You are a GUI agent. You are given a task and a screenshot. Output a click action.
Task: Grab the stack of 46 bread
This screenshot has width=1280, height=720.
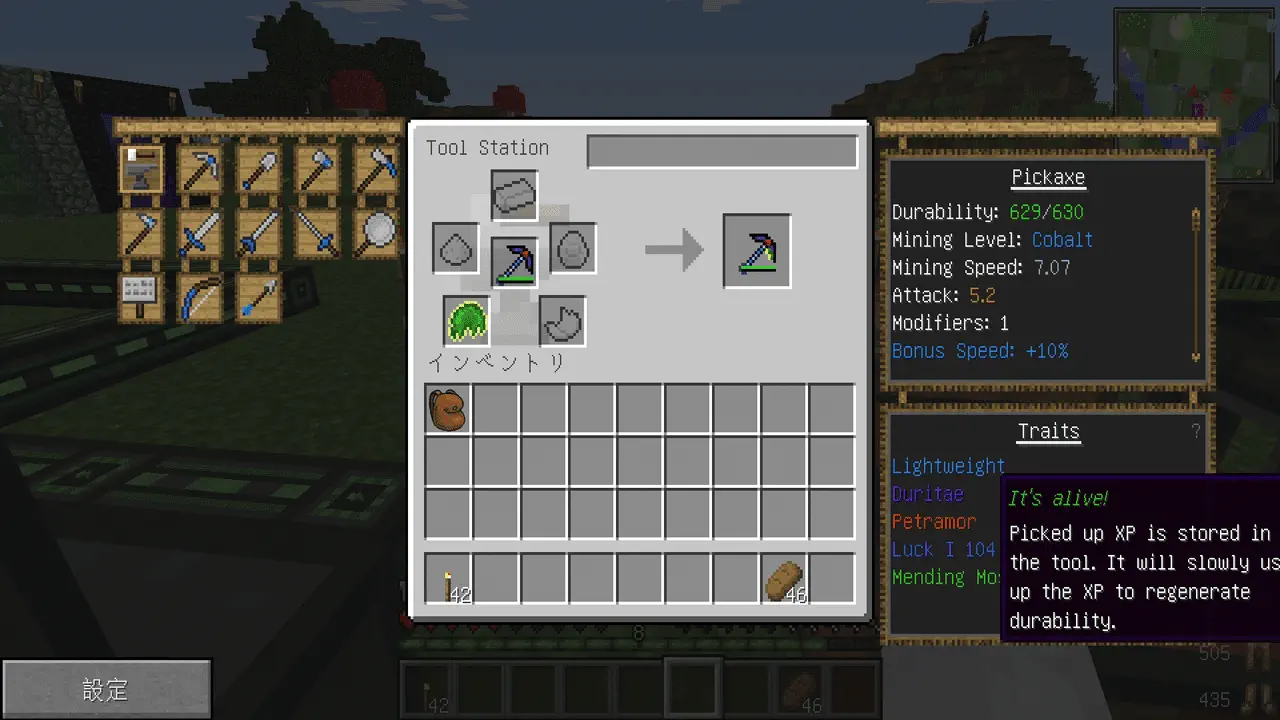pos(784,579)
